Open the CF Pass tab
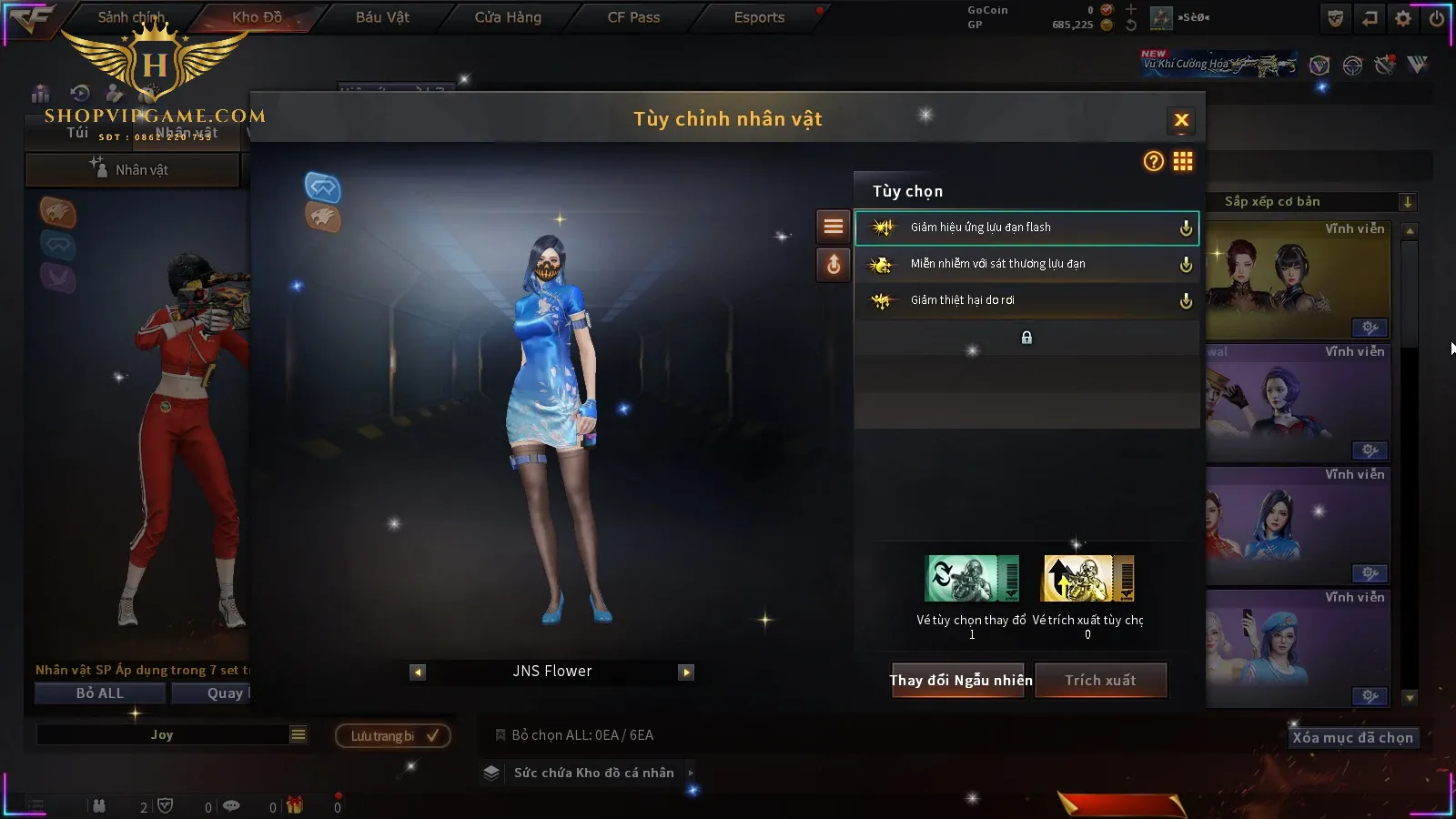 [633, 17]
